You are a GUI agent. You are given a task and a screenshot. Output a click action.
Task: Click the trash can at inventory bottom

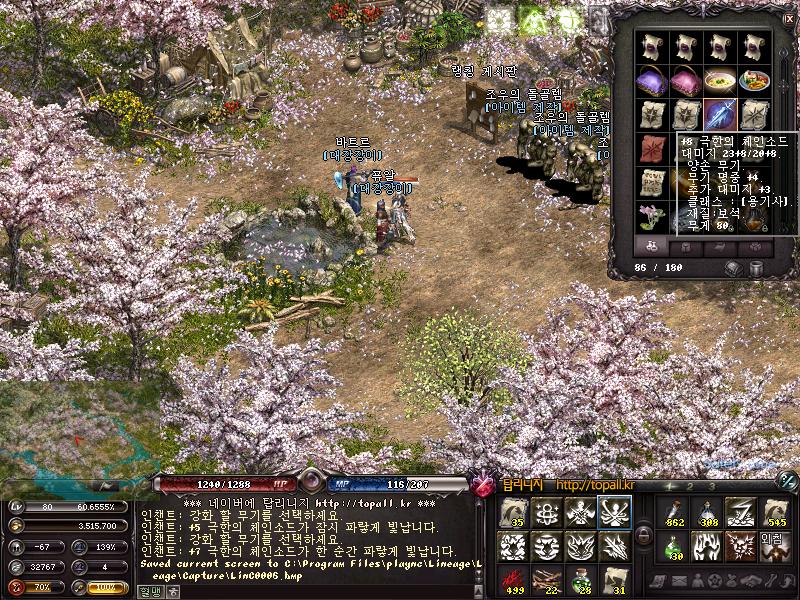[x=757, y=268]
